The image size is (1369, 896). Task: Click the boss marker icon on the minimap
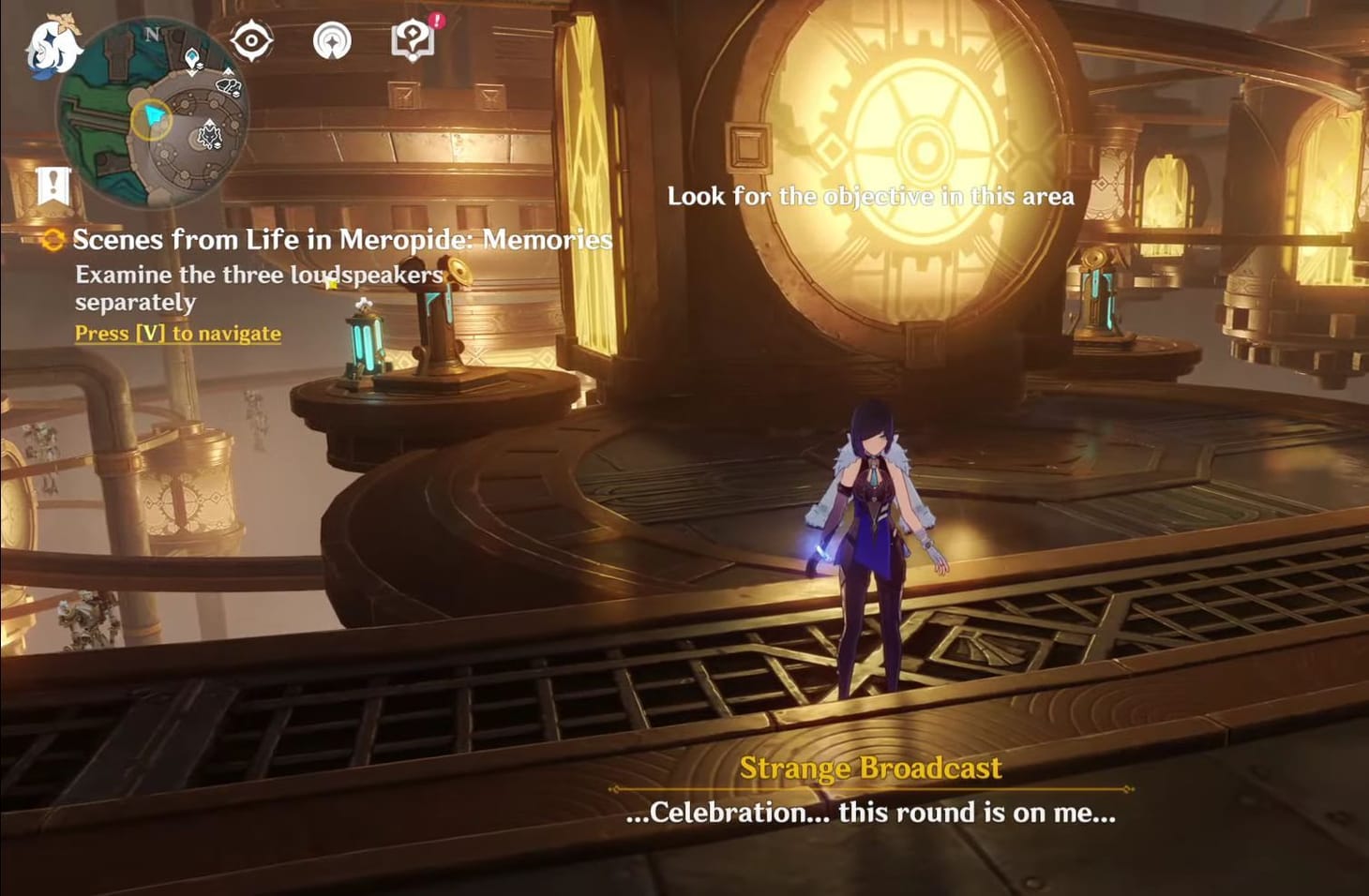(x=210, y=134)
